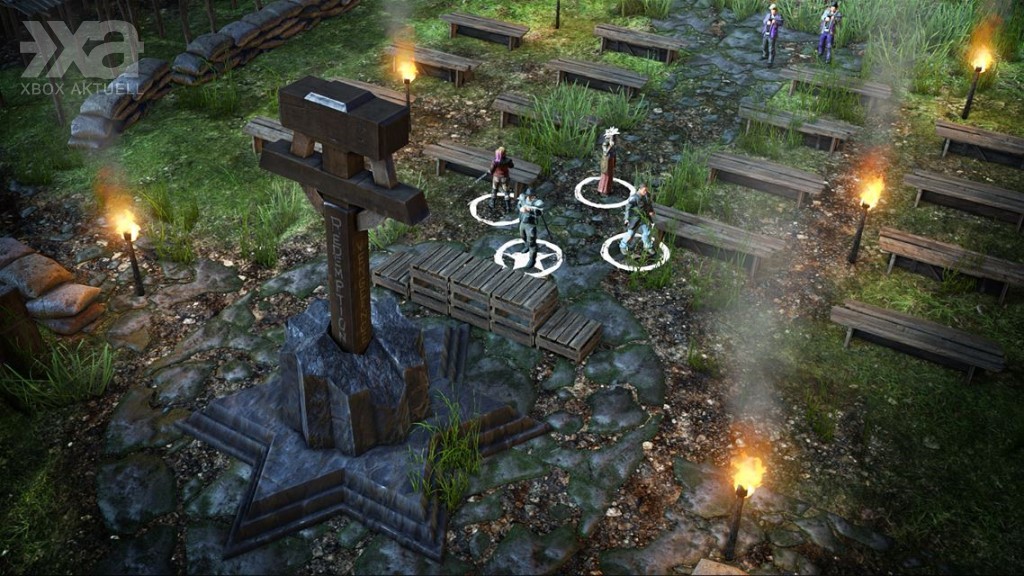Select the squad member wearing a white hat
1024x576 pixels.
(x=607, y=163)
